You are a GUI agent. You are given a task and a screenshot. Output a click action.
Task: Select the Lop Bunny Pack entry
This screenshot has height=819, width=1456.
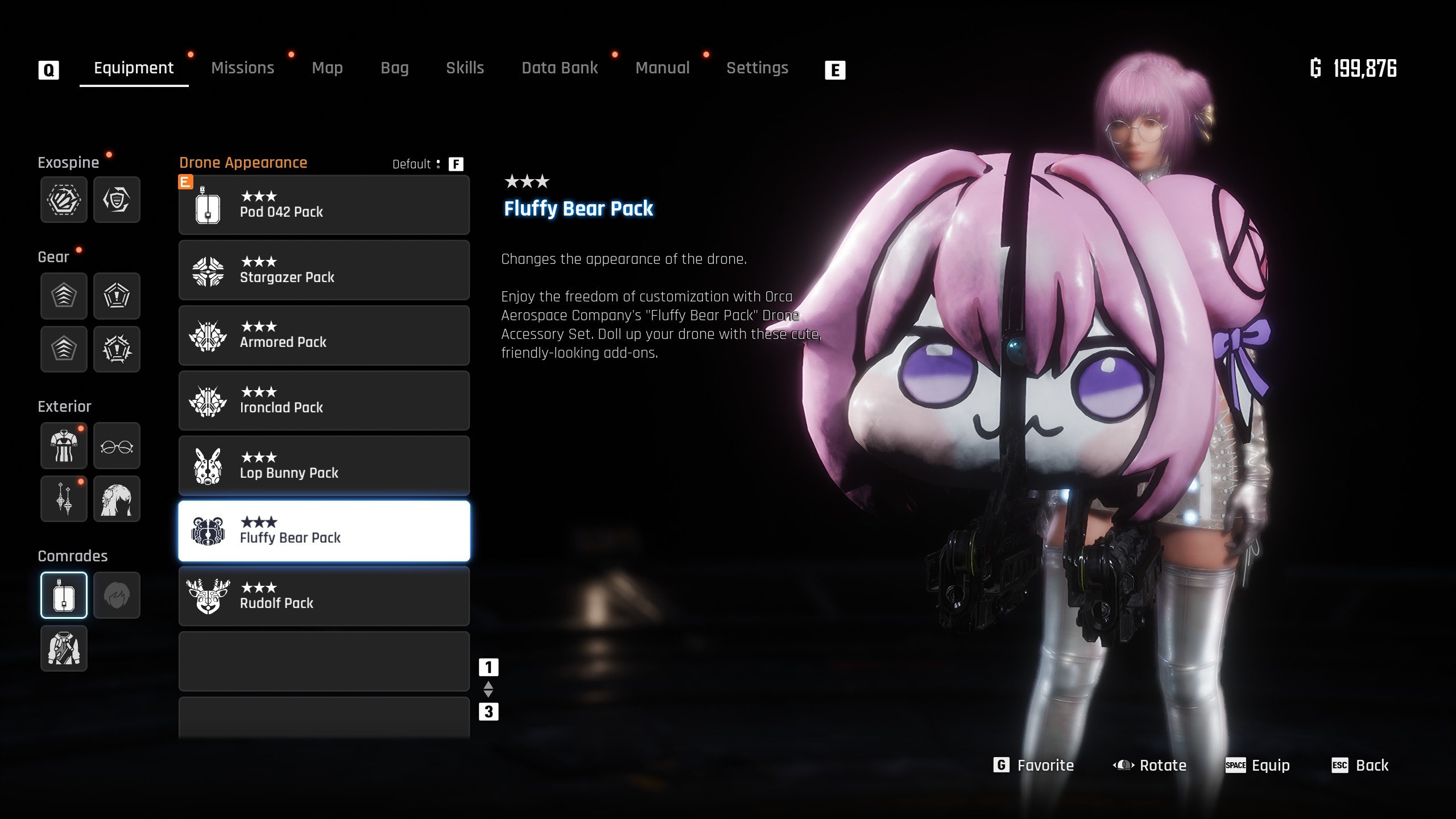tap(324, 466)
